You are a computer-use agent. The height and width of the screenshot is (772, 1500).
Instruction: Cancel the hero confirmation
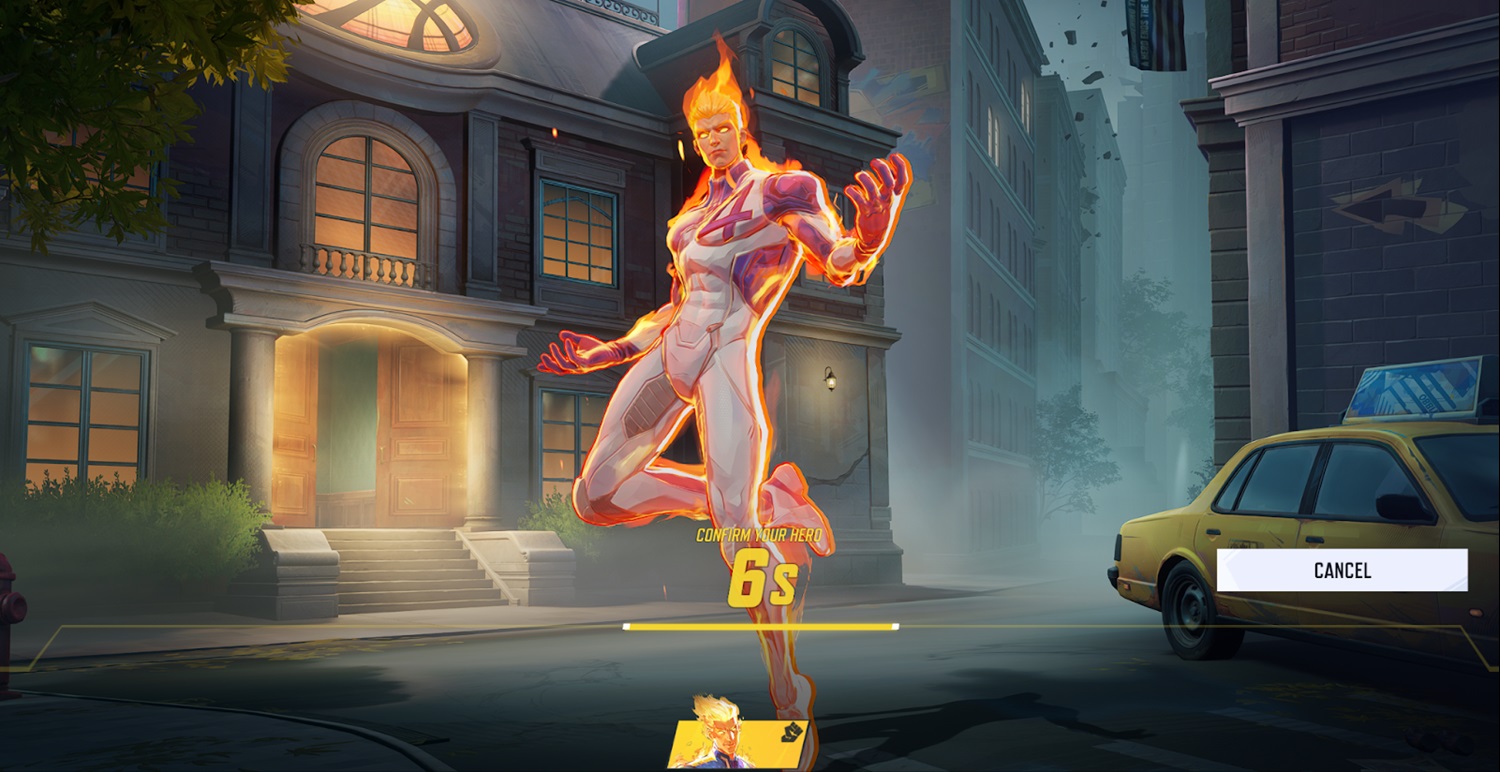1342,570
